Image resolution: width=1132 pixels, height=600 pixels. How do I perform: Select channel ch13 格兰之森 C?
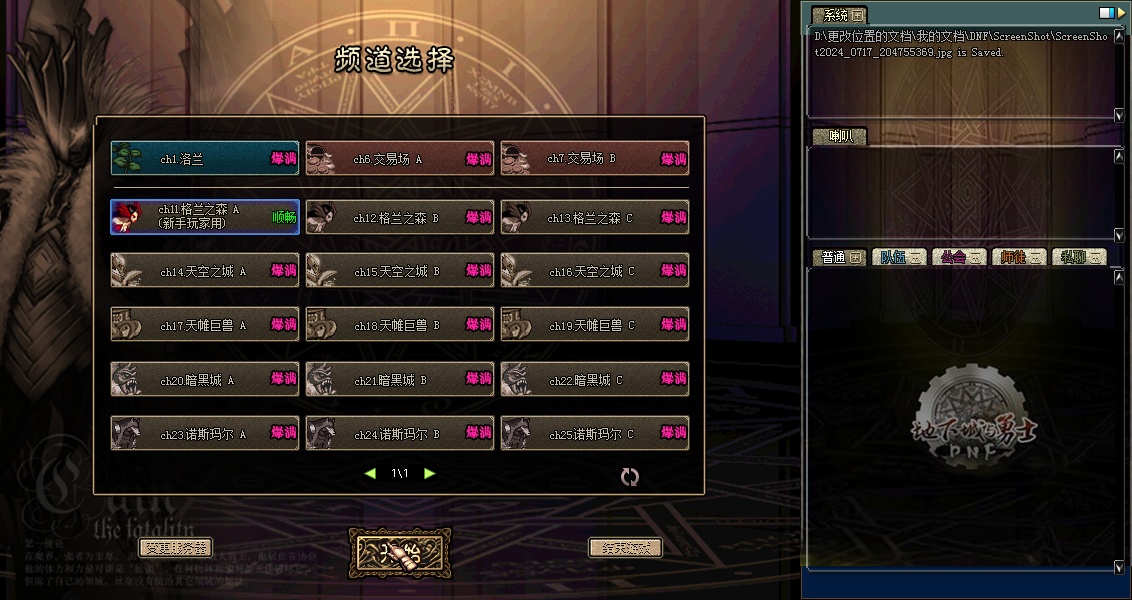pos(594,217)
